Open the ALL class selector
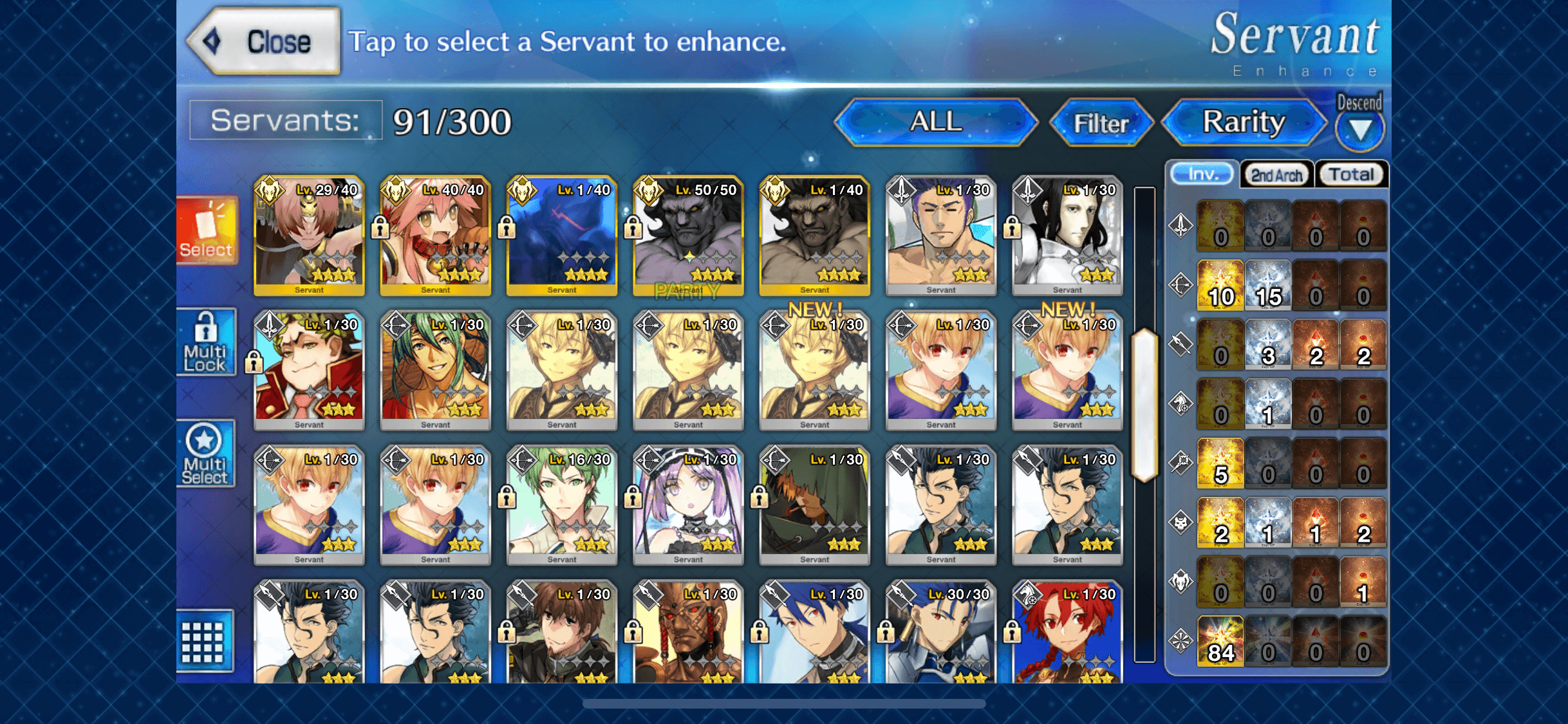Screen dimensions: 1568x724 935,122
